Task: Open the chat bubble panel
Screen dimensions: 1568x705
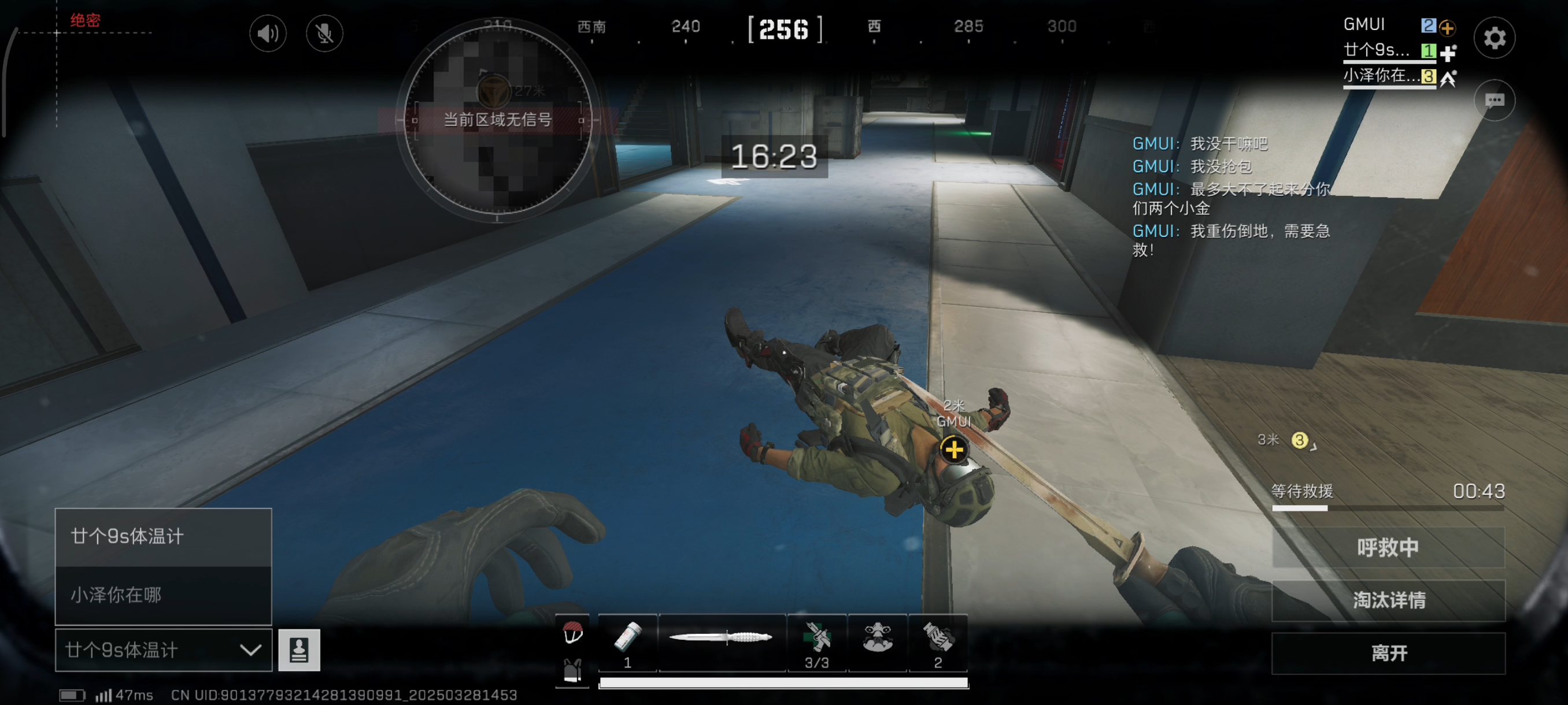Action: tap(1495, 101)
